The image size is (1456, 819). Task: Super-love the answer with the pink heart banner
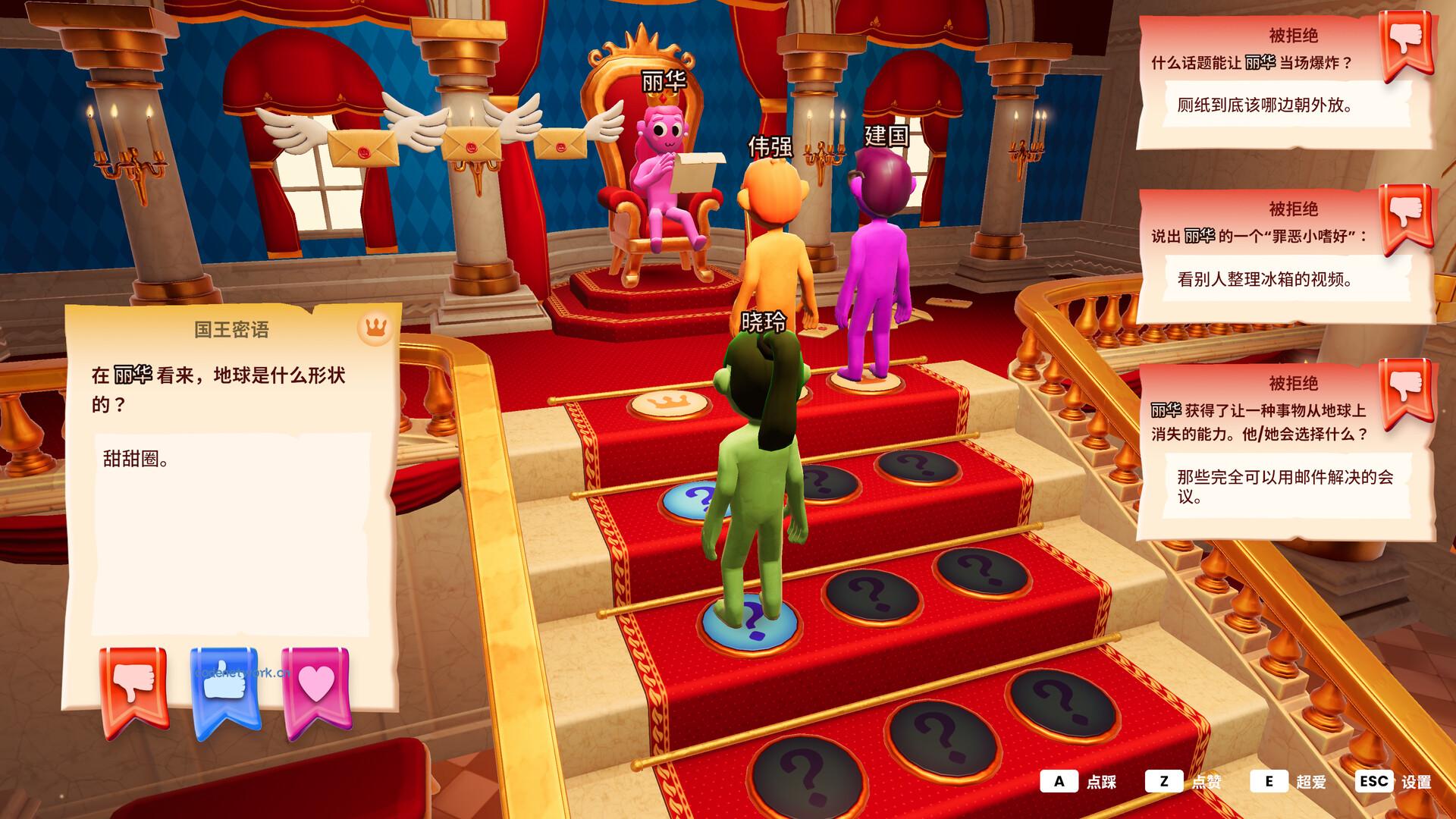tap(315, 689)
